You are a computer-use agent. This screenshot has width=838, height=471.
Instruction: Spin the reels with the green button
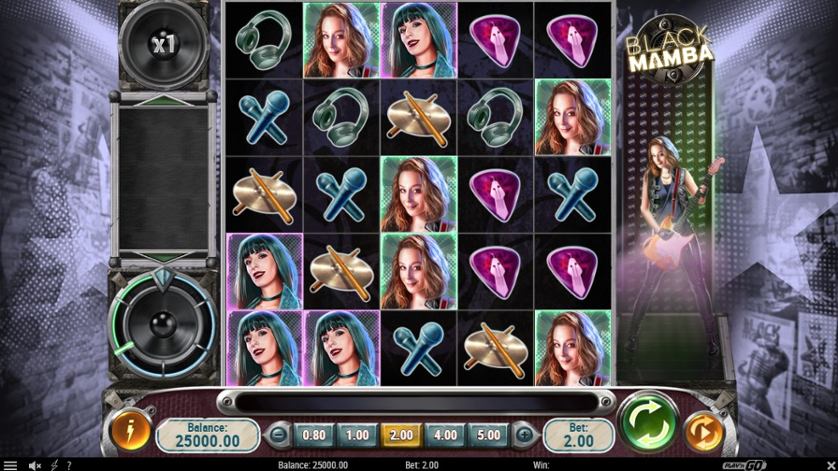pyautogui.click(x=648, y=424)
